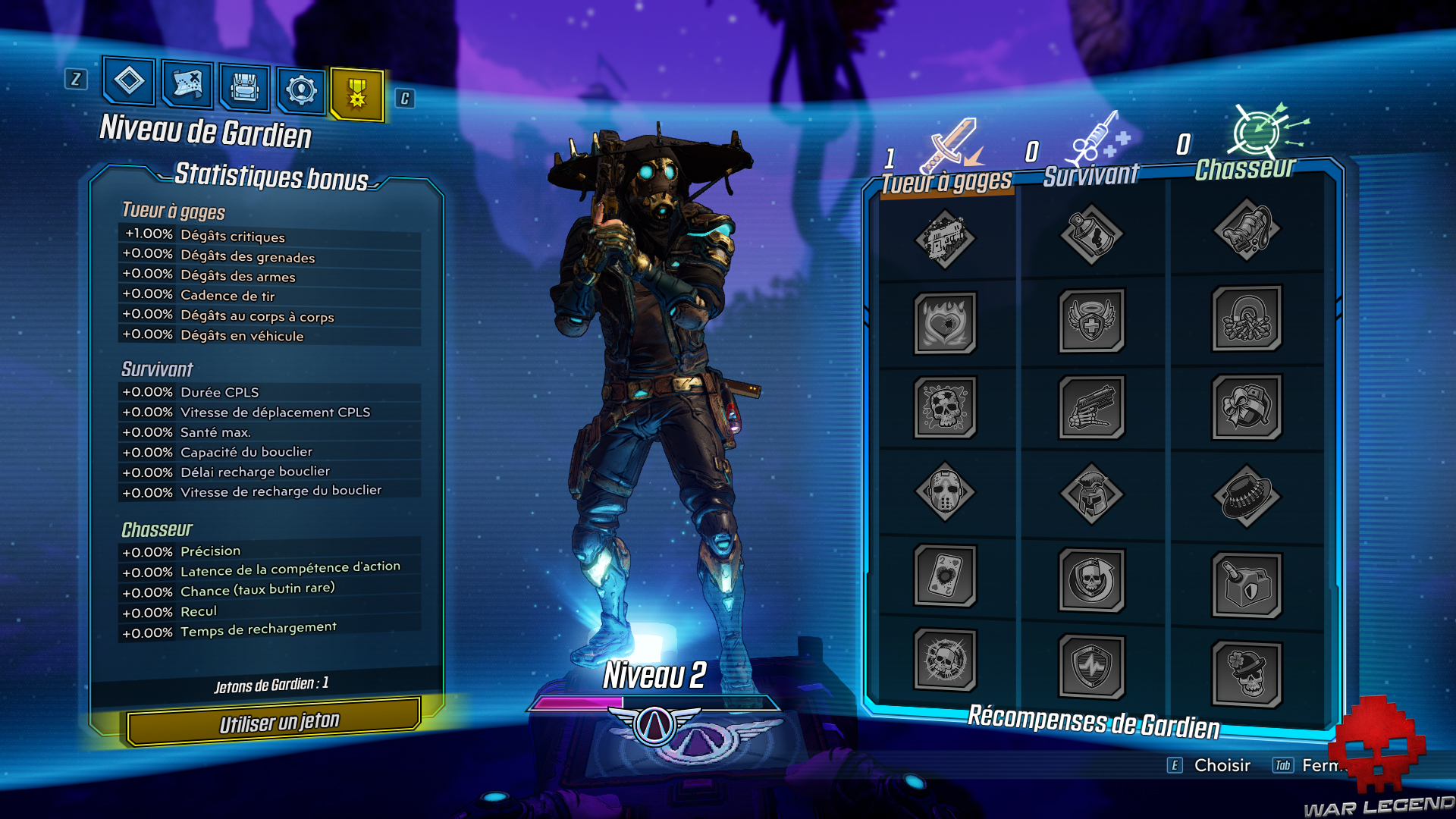1456x819 pixels.
Task: Select the spray can reward in Survivant column
Action: 1092,235
